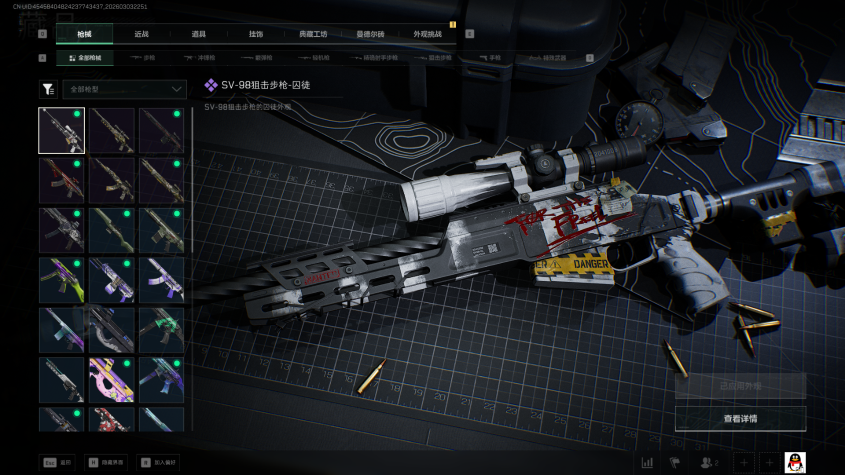Open the 外观挑战 (Appearance Challenge) tab
Screen dimensions: 845x475
(427, 34)
